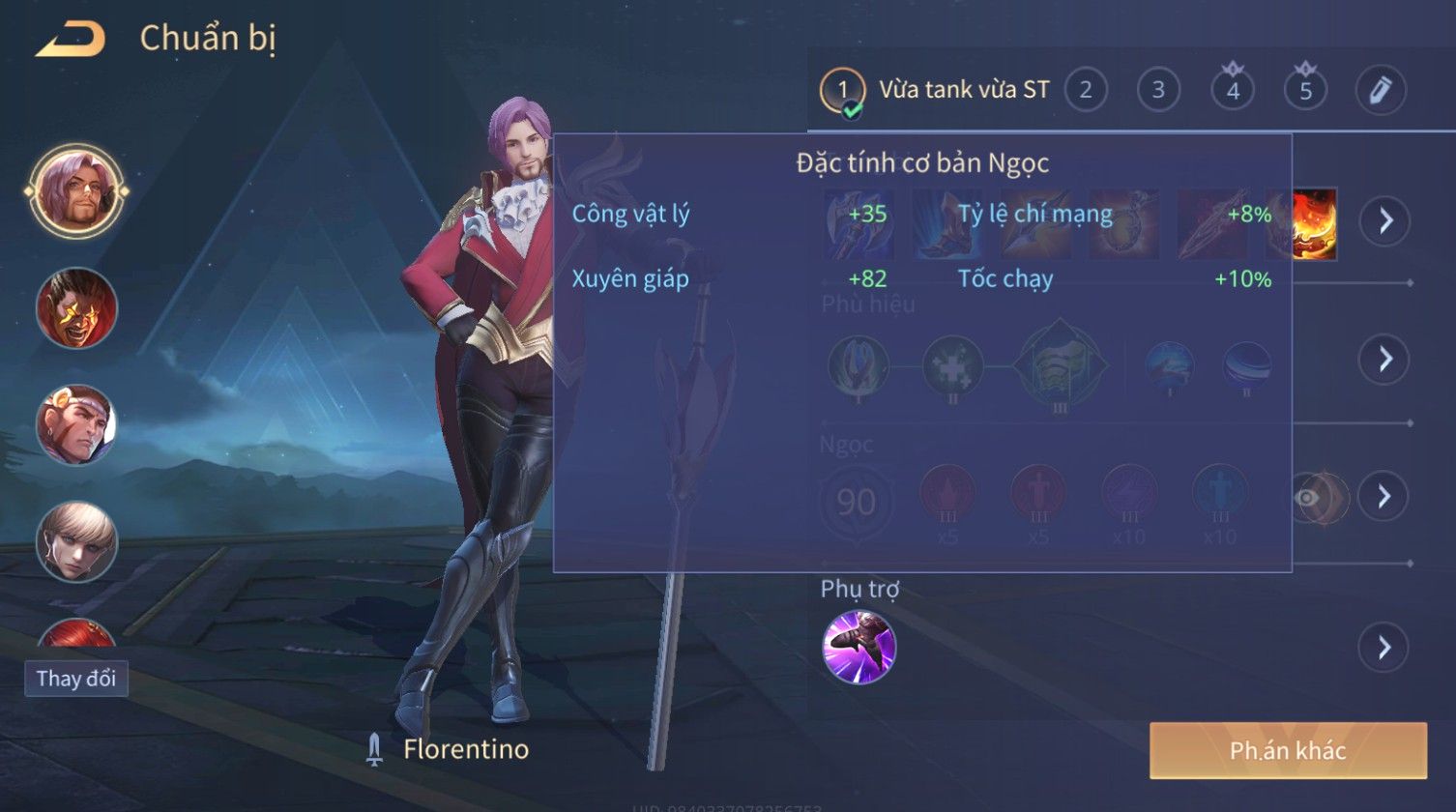Switch to loadout preset 2
This screenshot has width=1456, height=812.
[1086, 91]
